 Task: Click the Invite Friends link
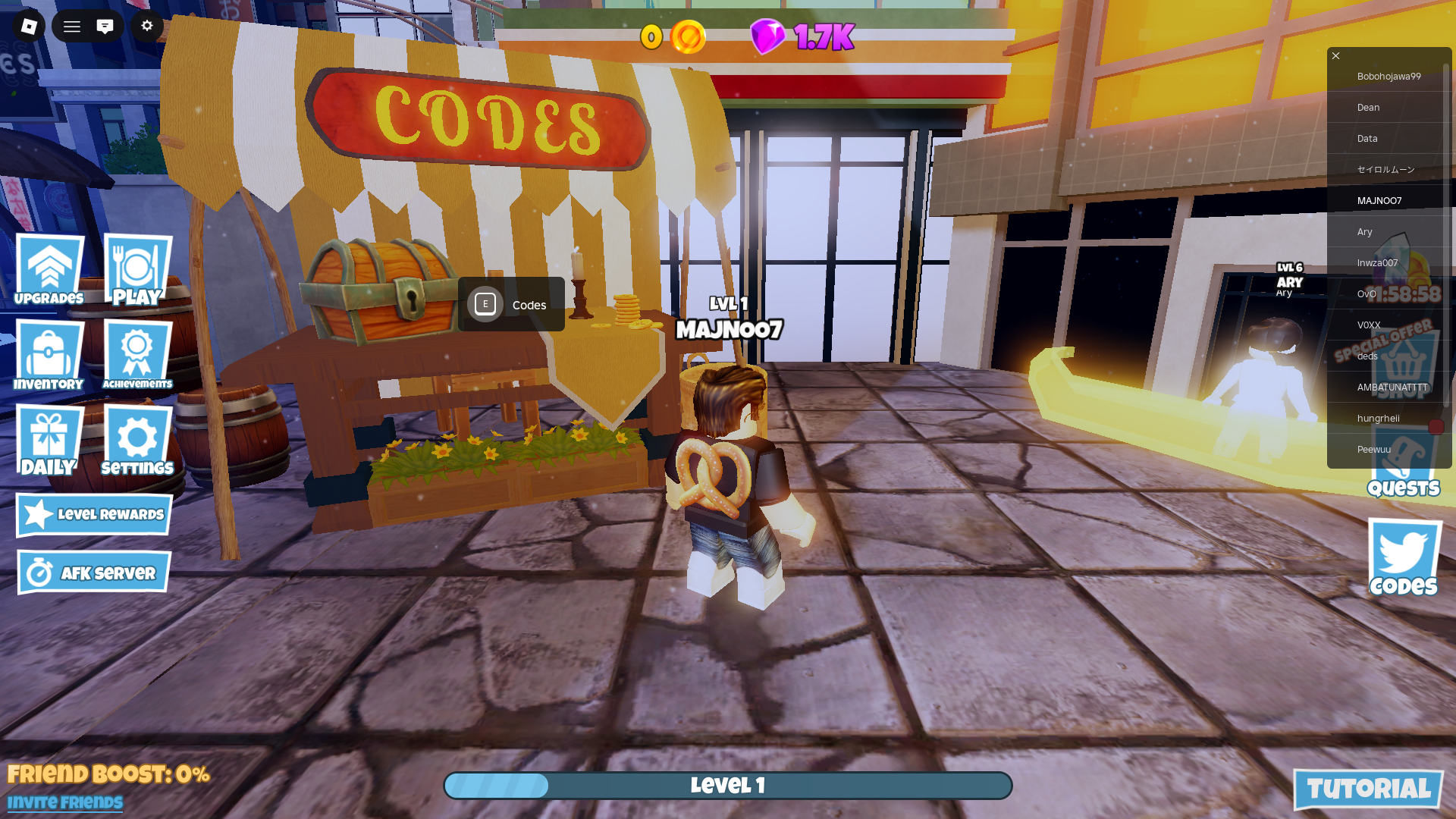[65, 802]
